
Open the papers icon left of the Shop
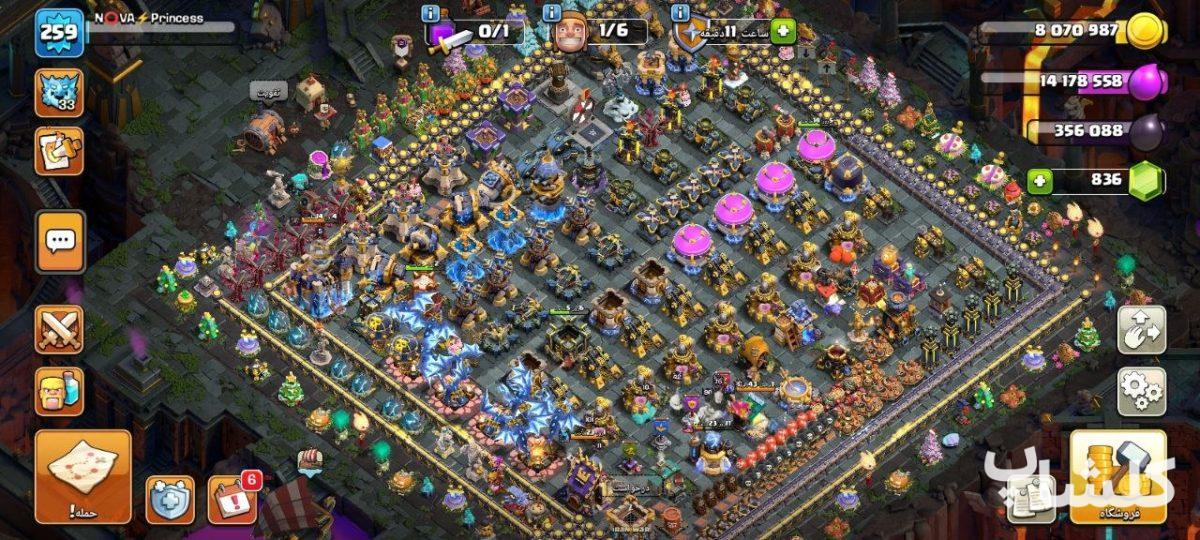(1030, 497)
